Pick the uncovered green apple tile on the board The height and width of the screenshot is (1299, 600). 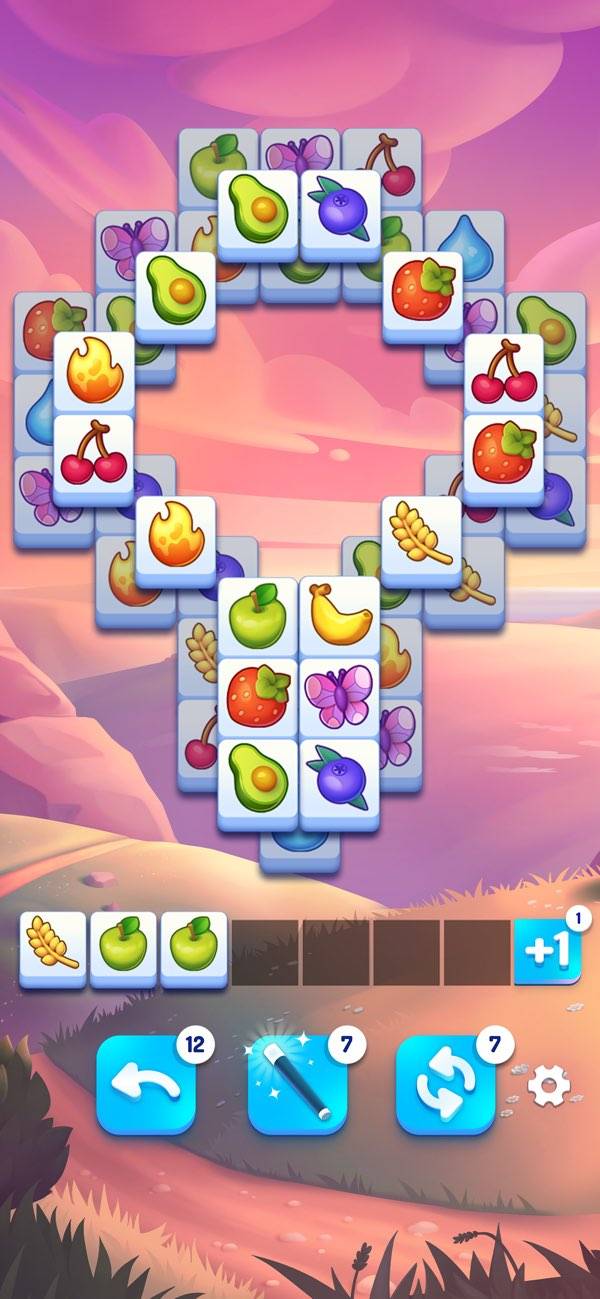click(x=258, y=615)
